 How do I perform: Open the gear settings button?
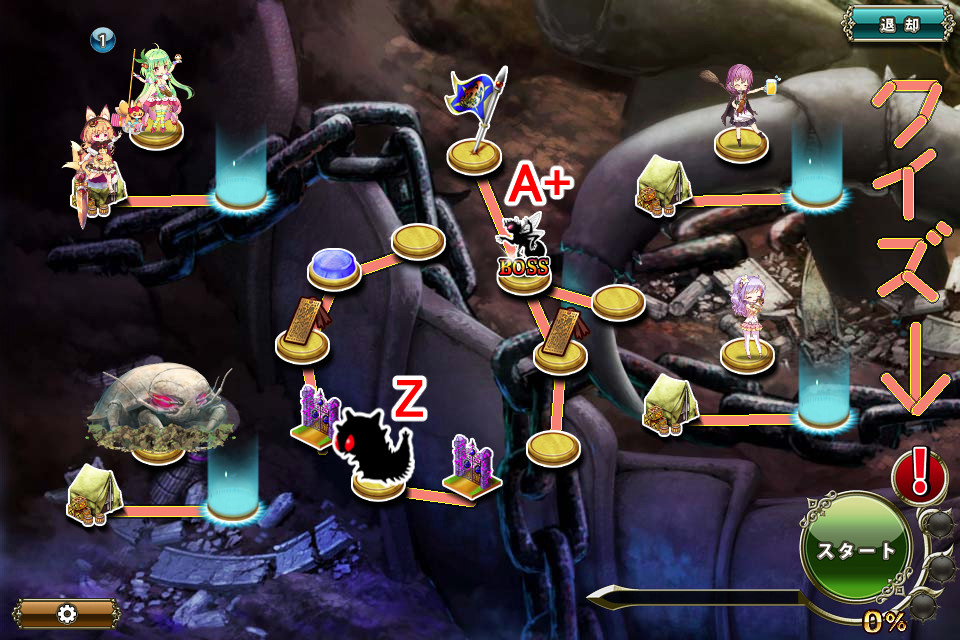[67, 613]
